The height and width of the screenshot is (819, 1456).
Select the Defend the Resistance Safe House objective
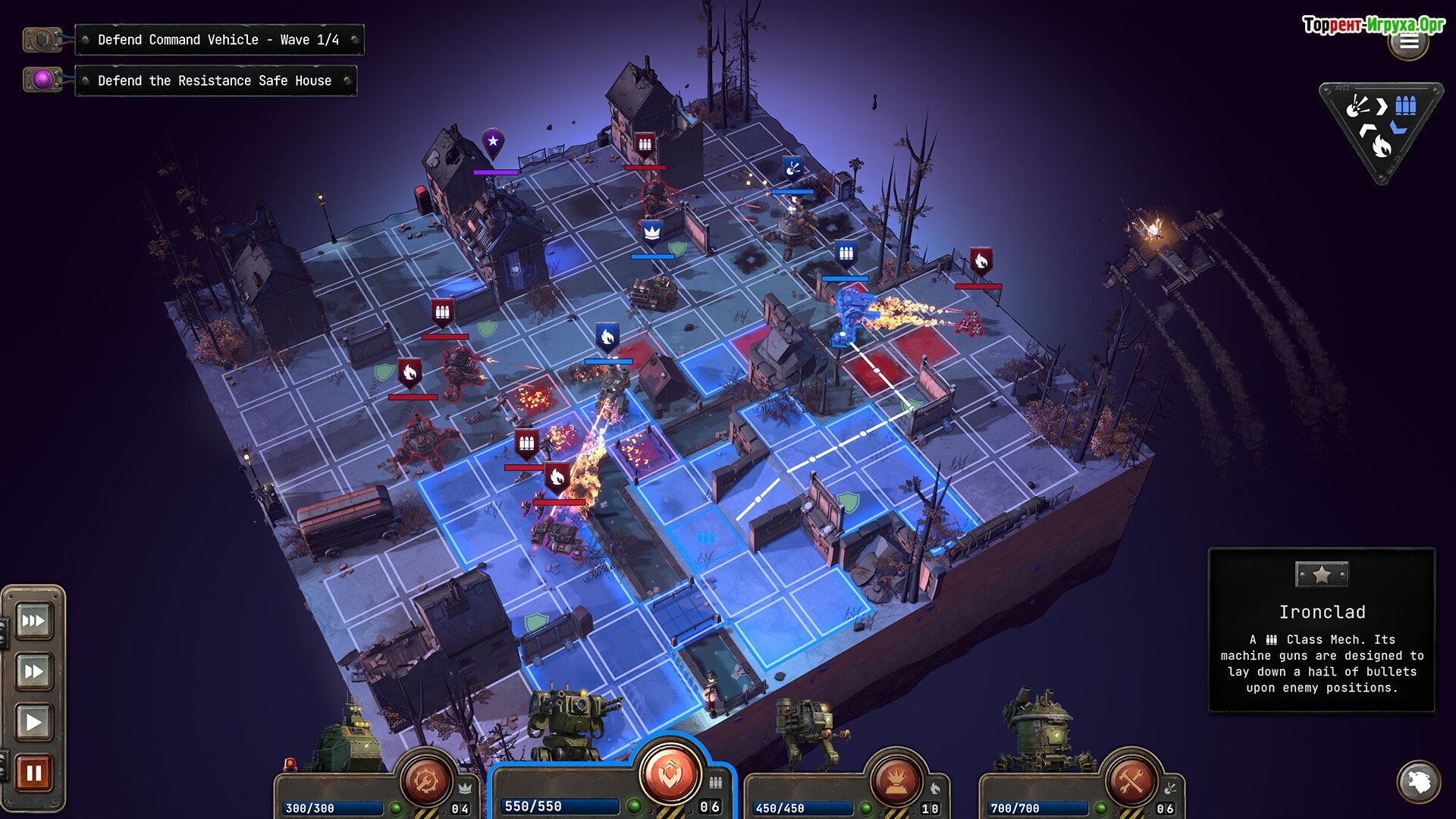[215, 80]
